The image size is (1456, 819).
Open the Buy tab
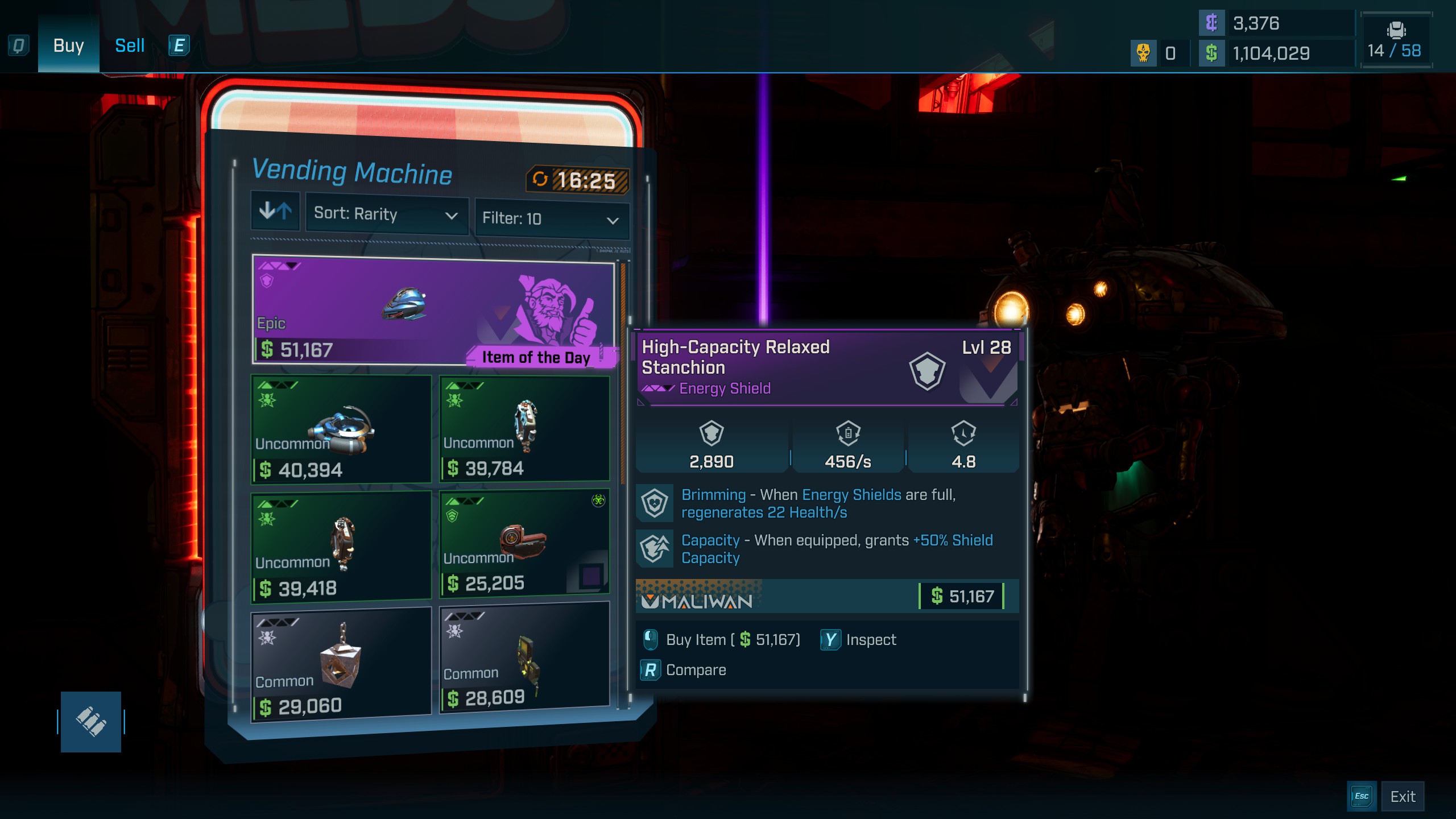click(68, 45)
